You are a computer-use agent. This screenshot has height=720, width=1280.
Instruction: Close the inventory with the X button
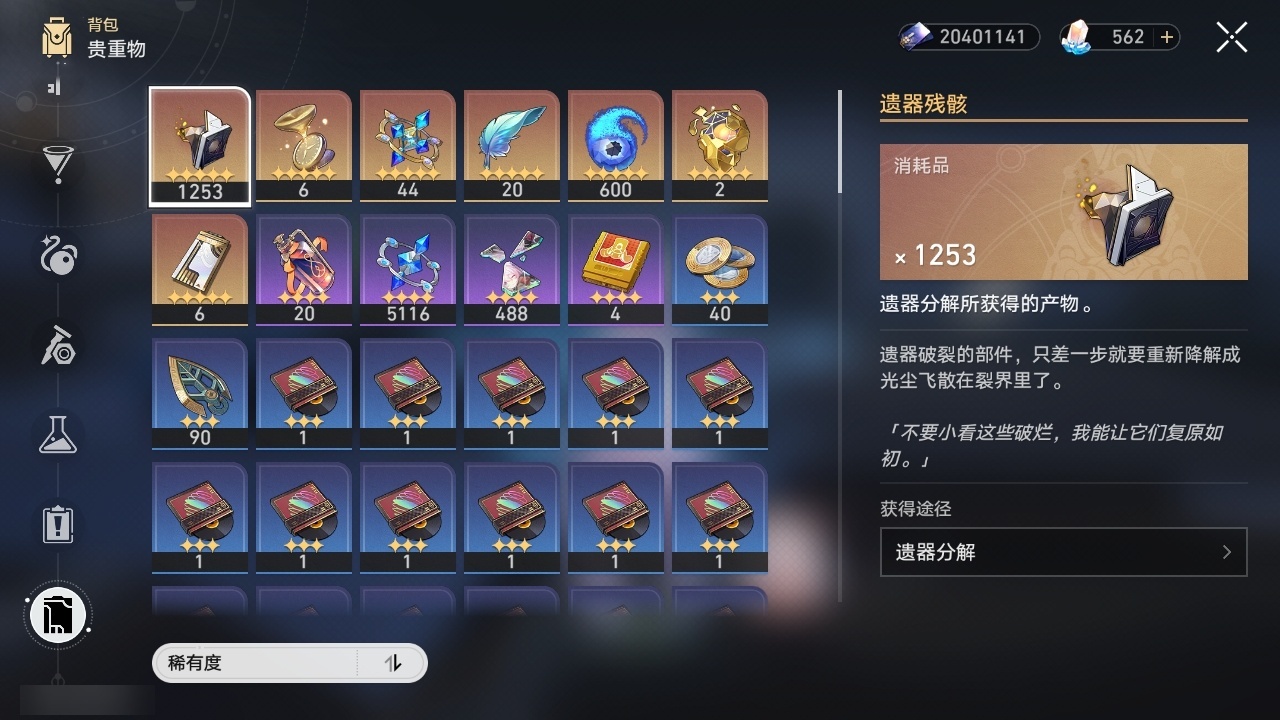point(1231,37)
